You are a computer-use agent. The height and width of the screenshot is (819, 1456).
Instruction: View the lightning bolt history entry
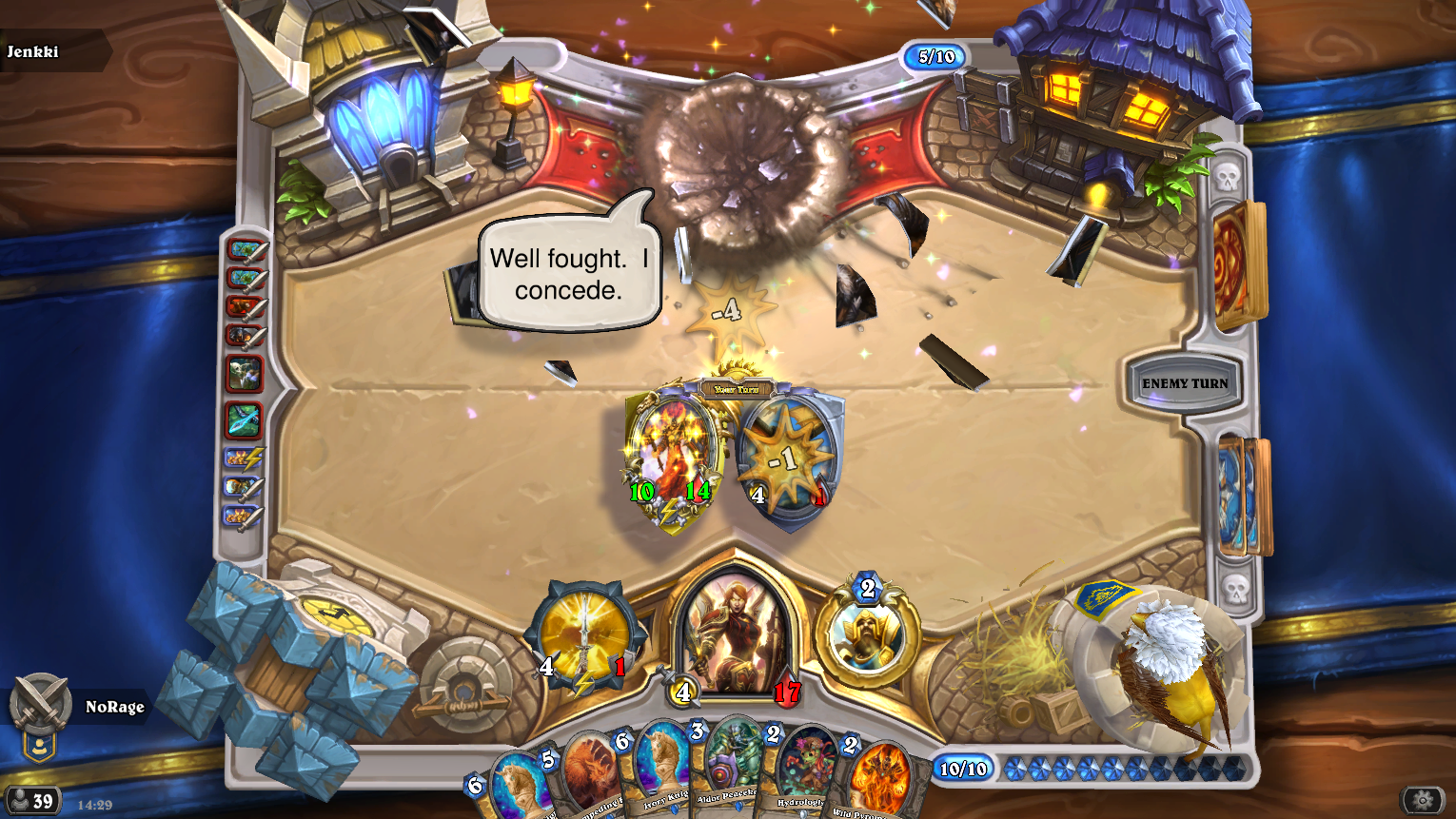click(245, 459)
